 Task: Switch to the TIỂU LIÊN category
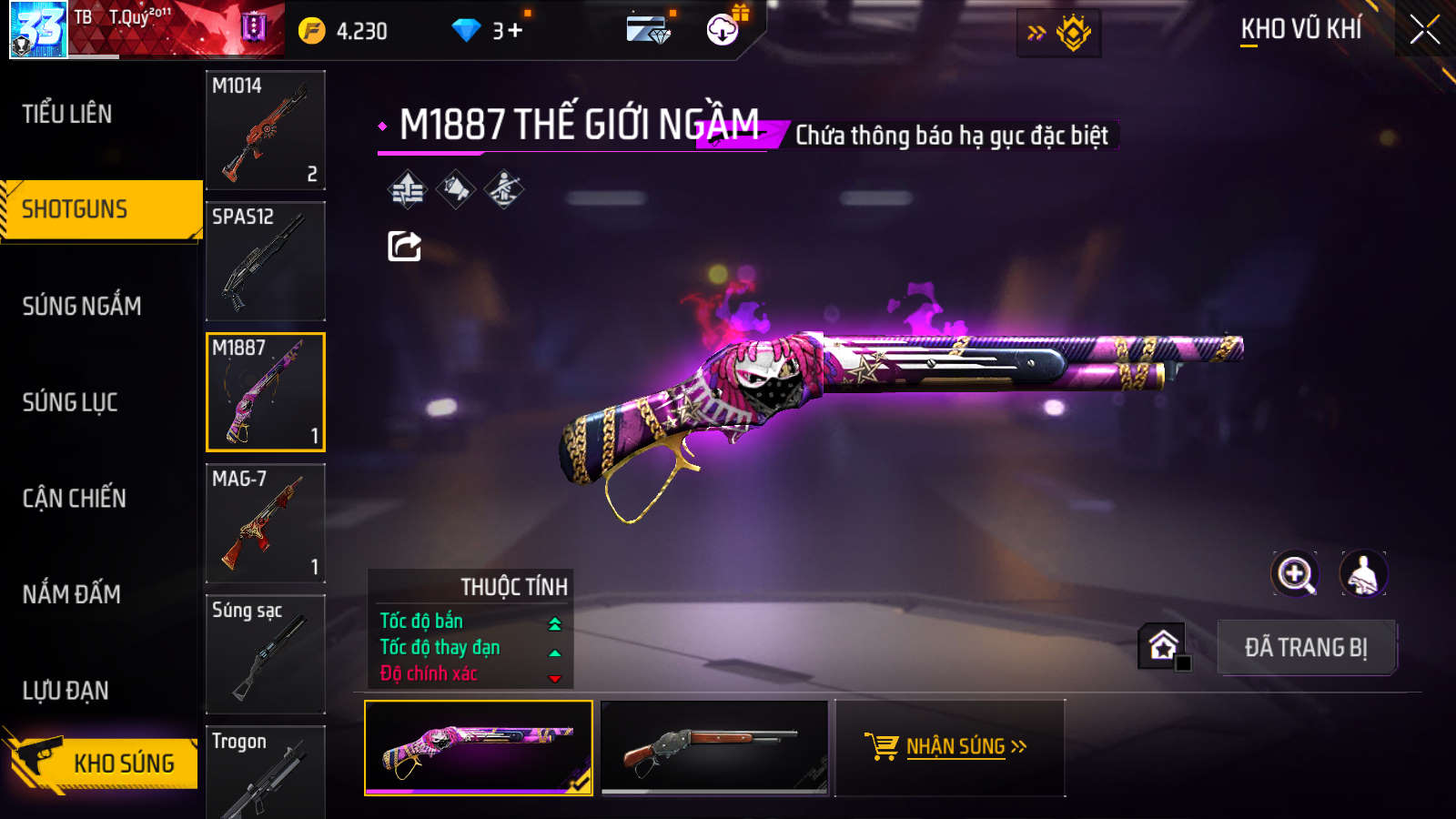67,114
